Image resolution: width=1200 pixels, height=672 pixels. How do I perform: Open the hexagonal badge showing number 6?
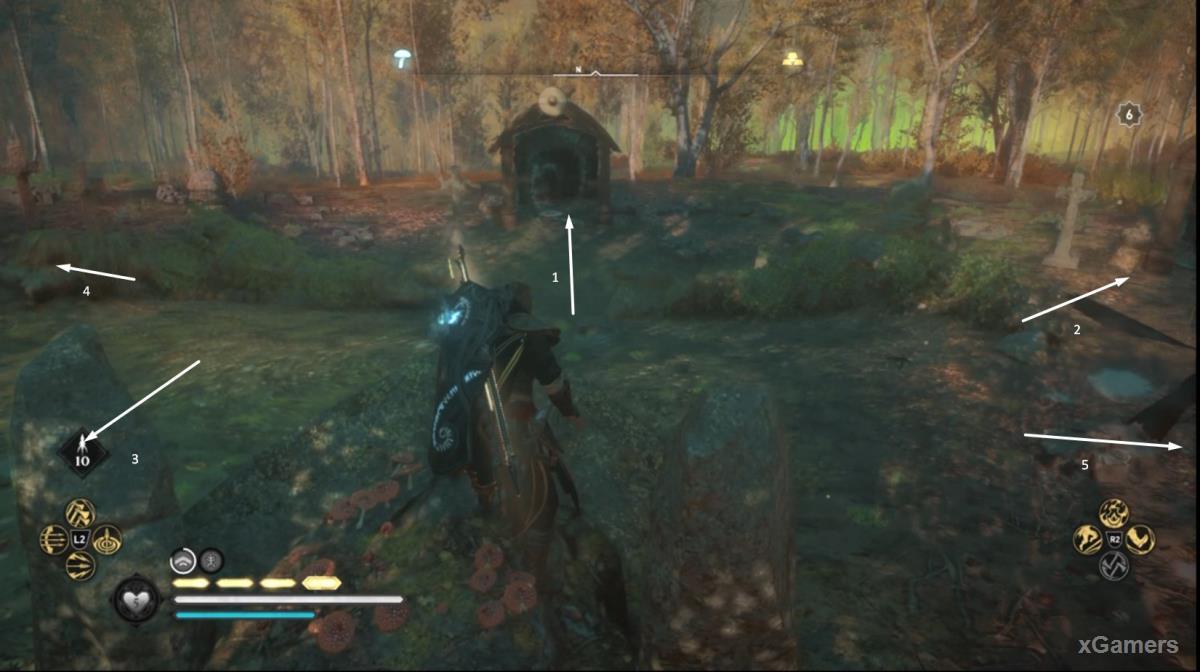(1130, 115)
